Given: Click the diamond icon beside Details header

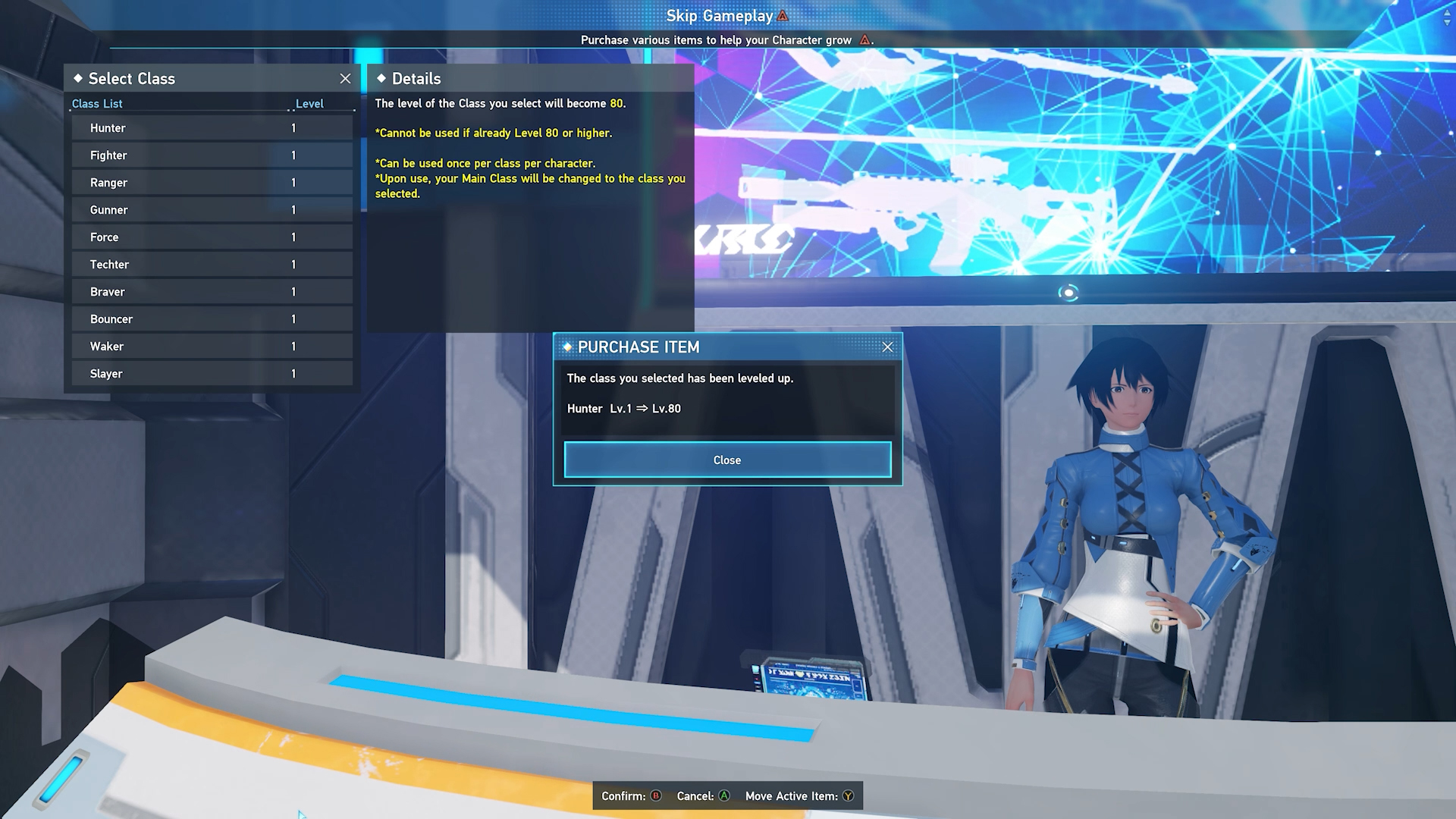Looking at the screenshot, I should pyautogui.click(x=381, y=79).
